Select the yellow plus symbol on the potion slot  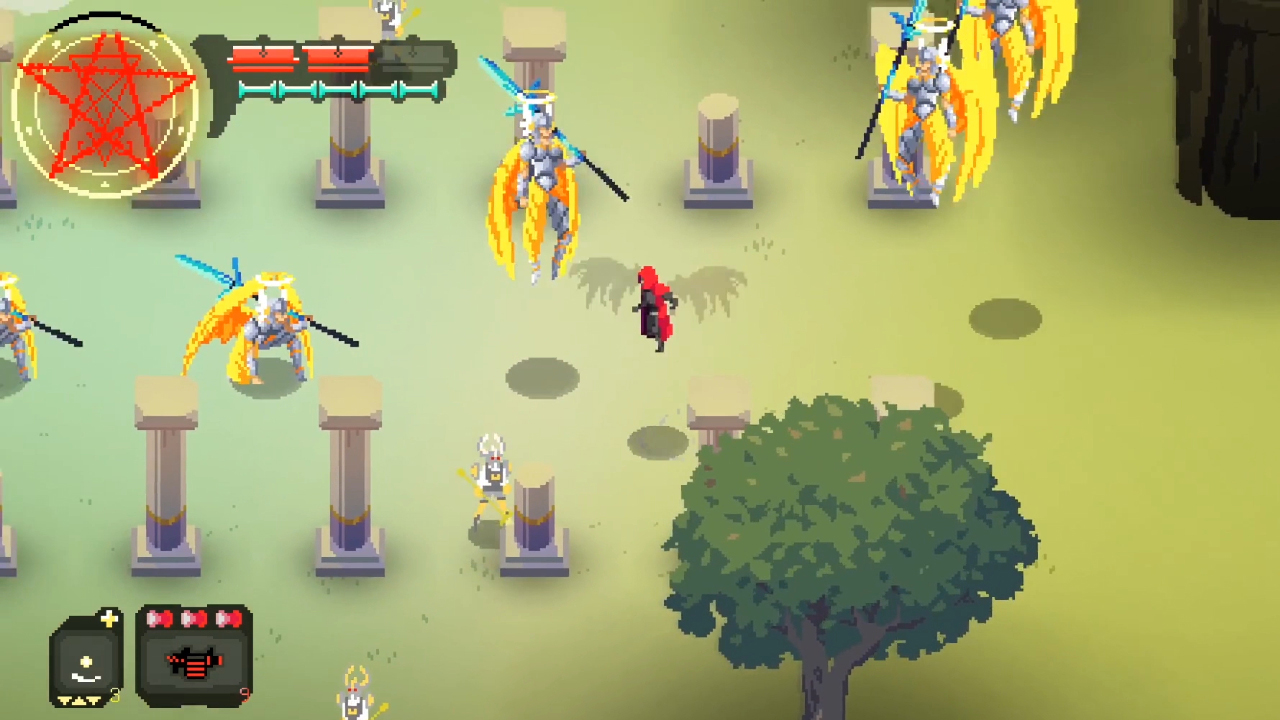[x=110, y=619]
